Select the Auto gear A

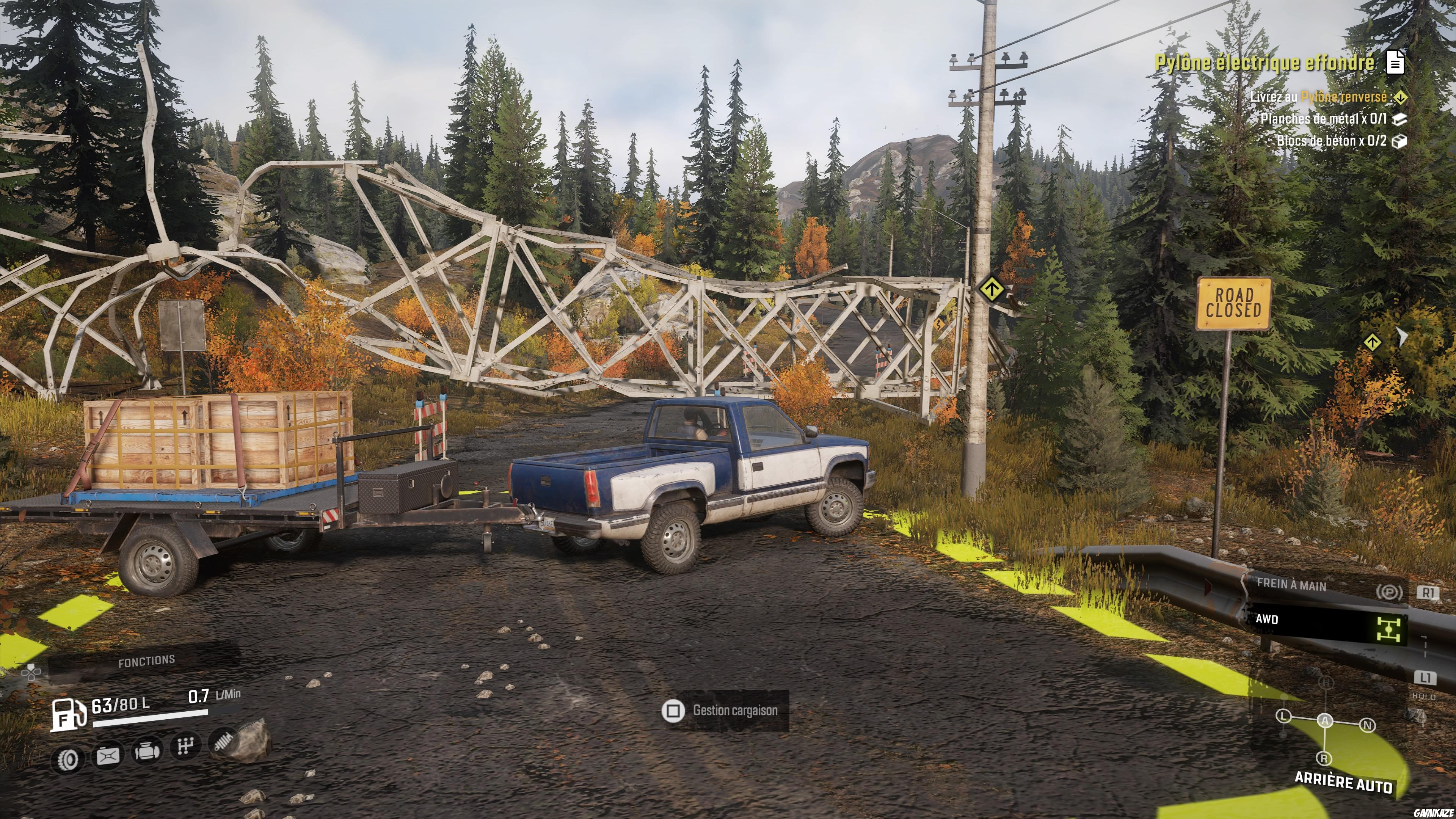pyautogui.click(x=1326, y=720)
